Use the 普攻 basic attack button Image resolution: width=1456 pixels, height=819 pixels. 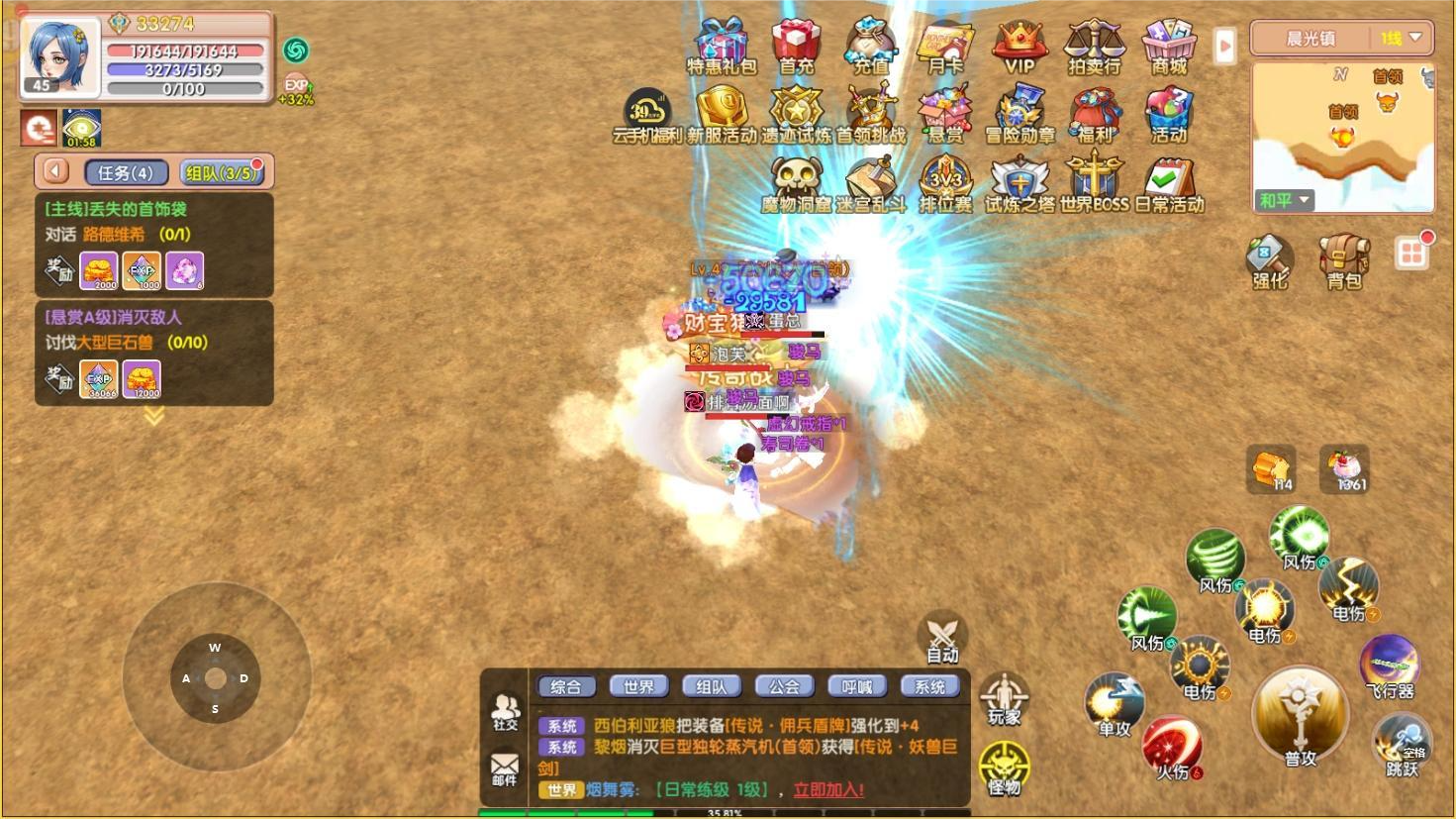[x=1300, y=717]
